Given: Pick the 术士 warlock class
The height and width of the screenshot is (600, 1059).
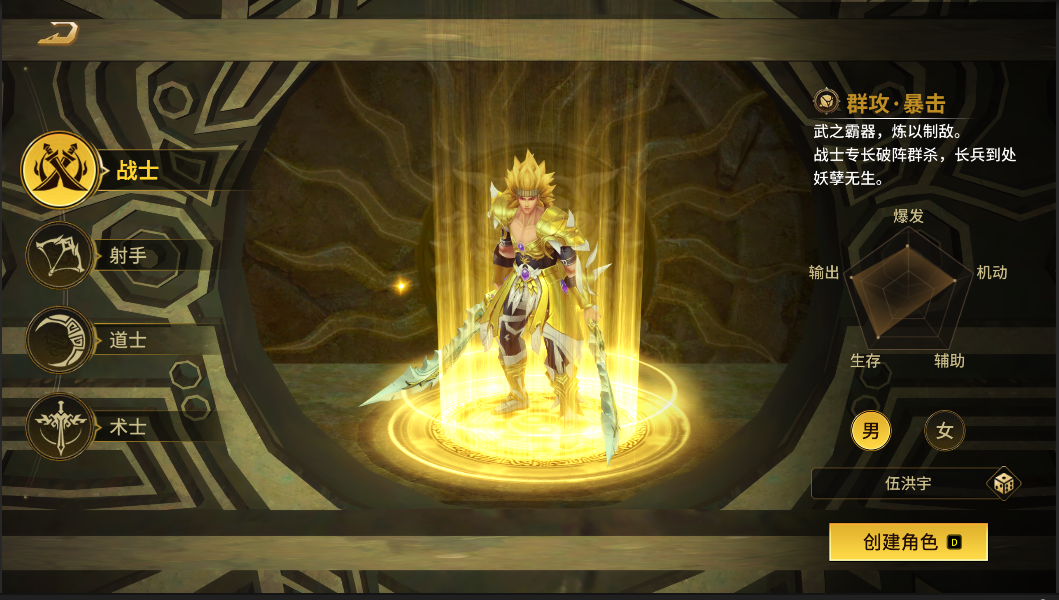Looking at the screenshot, I should tap(60, 427).
